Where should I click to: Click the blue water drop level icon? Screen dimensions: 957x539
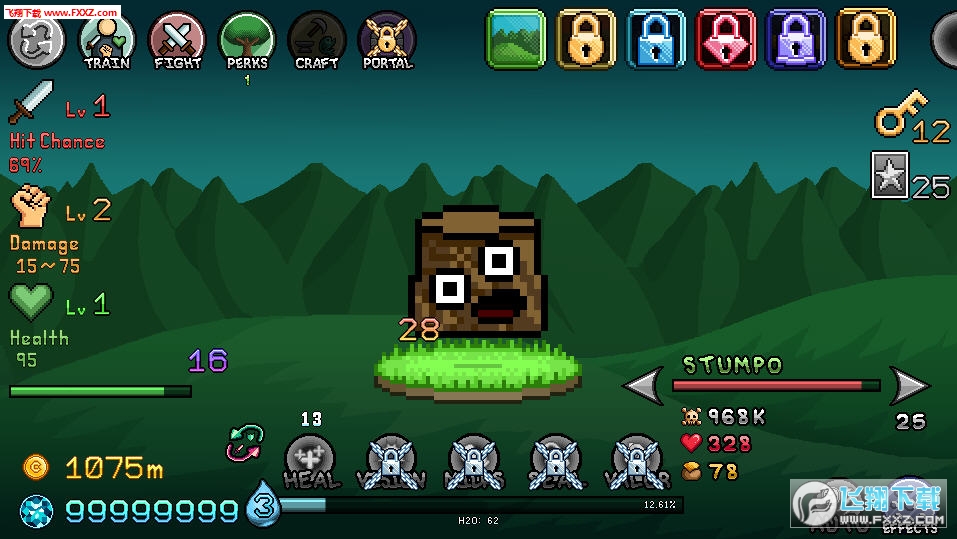263,503
